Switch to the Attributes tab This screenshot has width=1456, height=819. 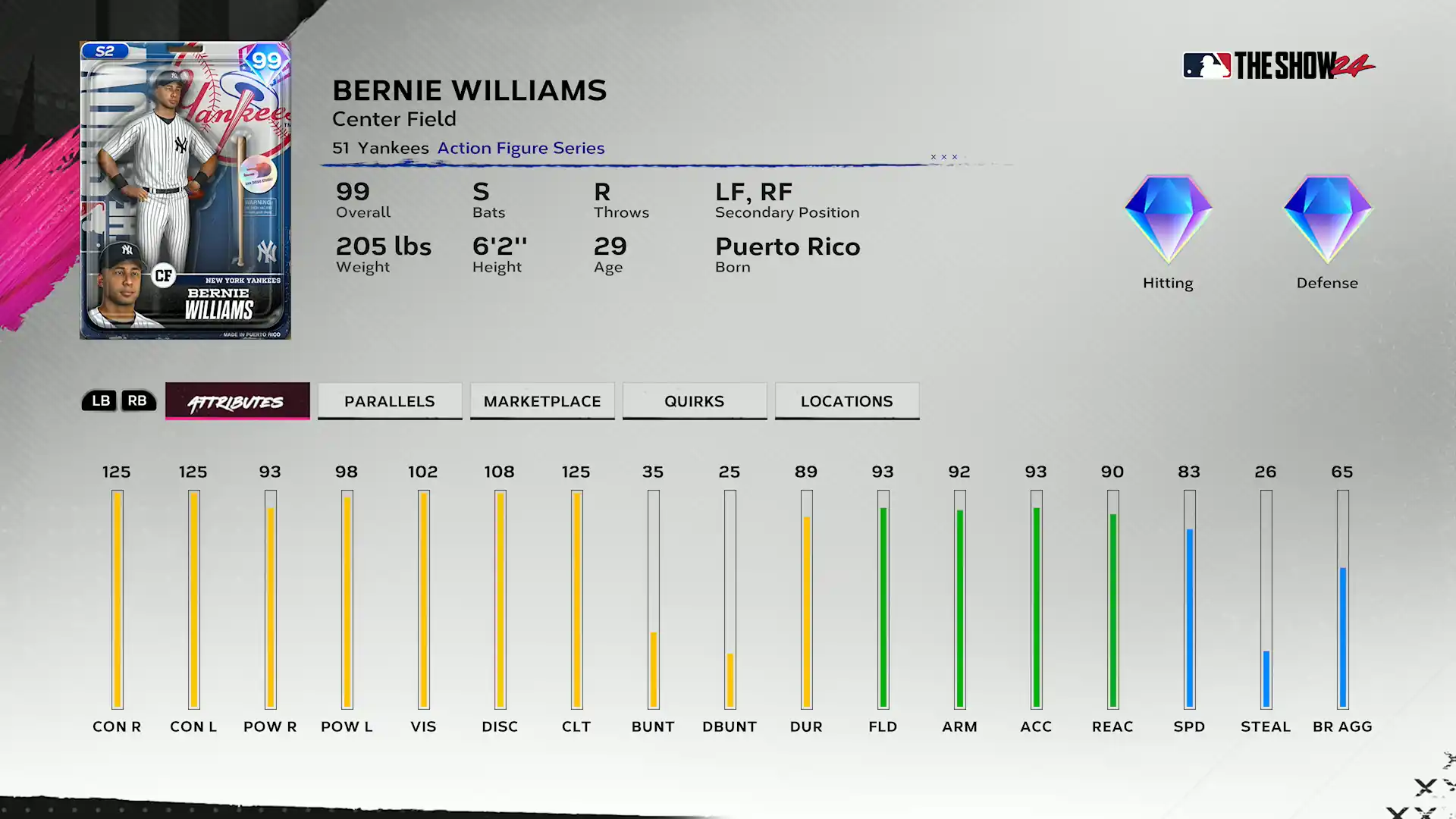point(237,401)
